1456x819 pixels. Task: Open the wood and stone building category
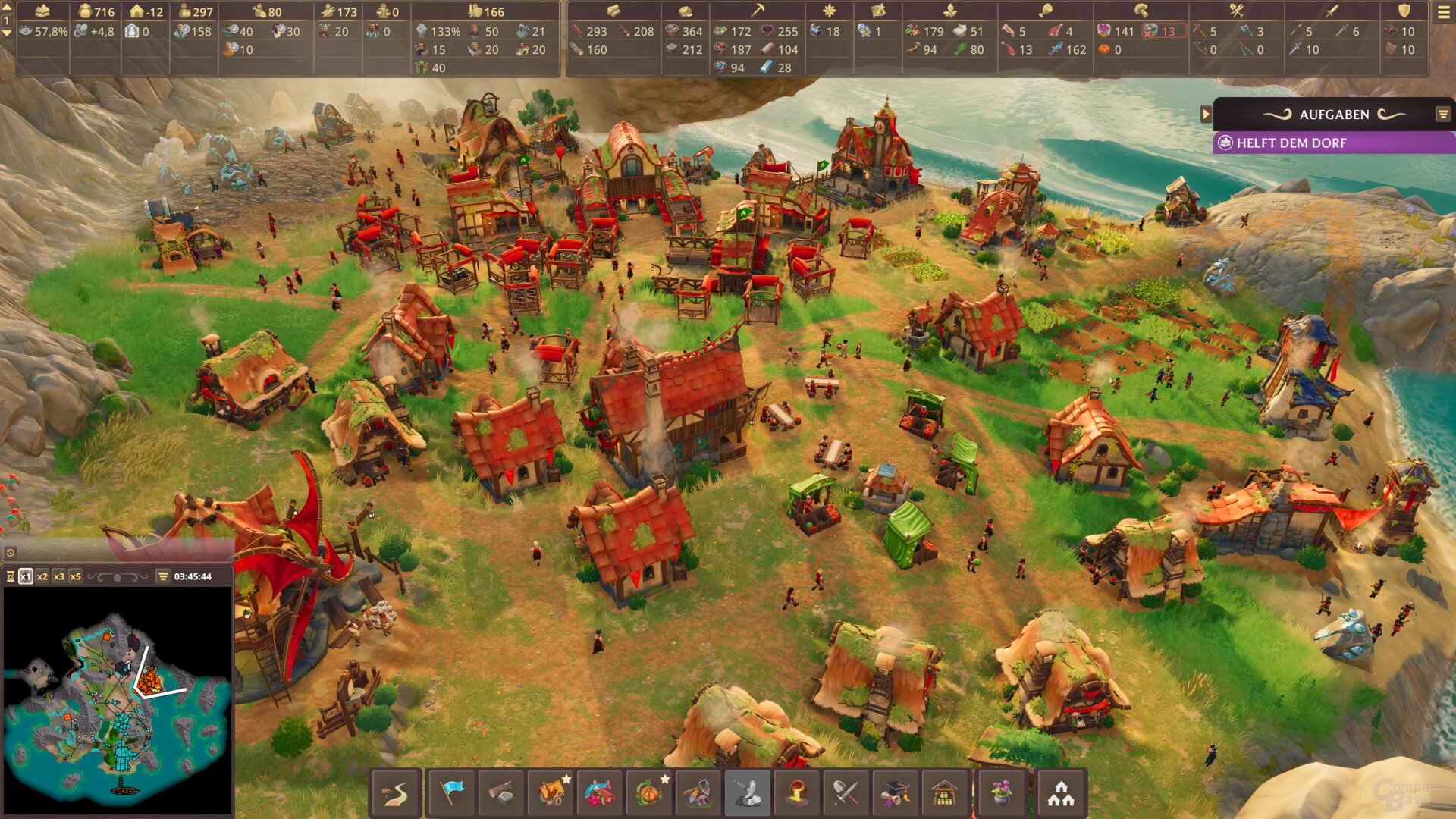coord(500,793)
